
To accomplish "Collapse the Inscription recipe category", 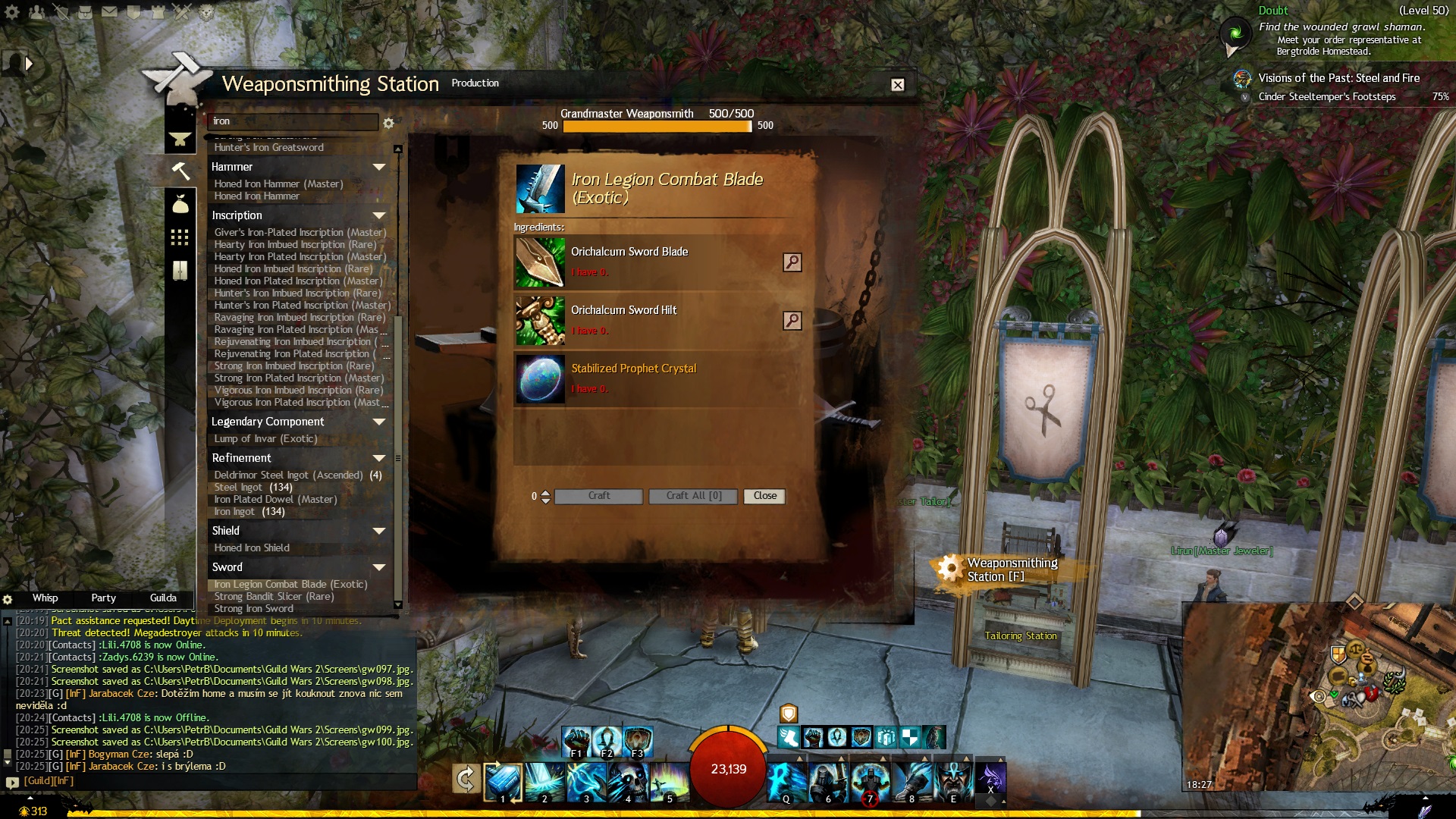I will pyautogui.click(x=379, y=215).
